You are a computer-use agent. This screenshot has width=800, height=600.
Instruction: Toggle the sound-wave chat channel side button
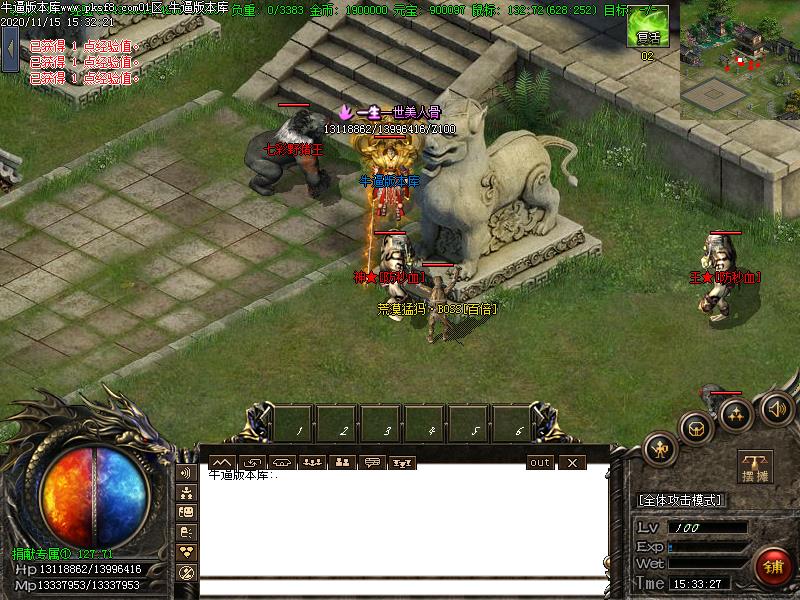tap(186, 472)
